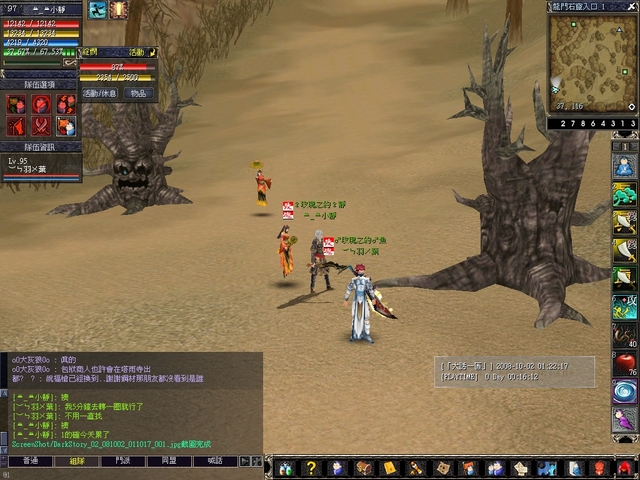Switch to the 門派 chat tab
Screen dimensions: 640x480
[122, 461]
